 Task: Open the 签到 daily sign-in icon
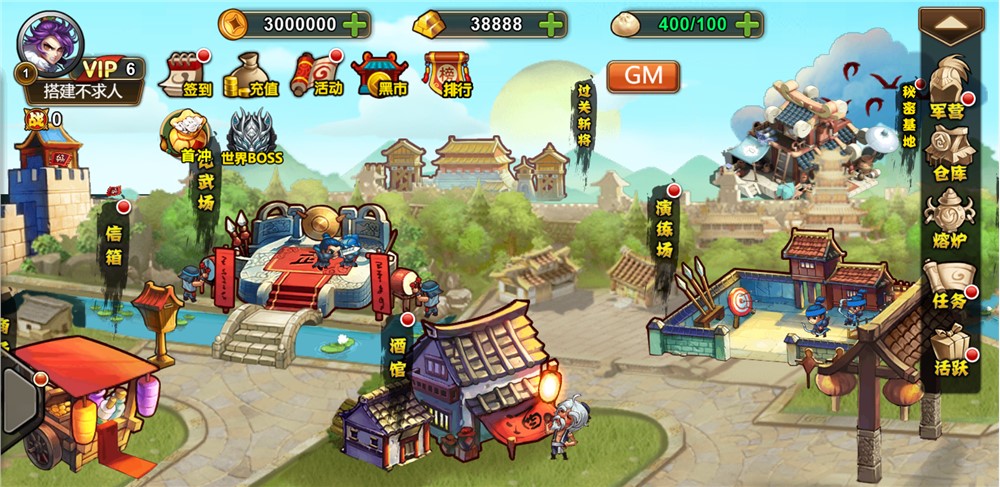186,73
